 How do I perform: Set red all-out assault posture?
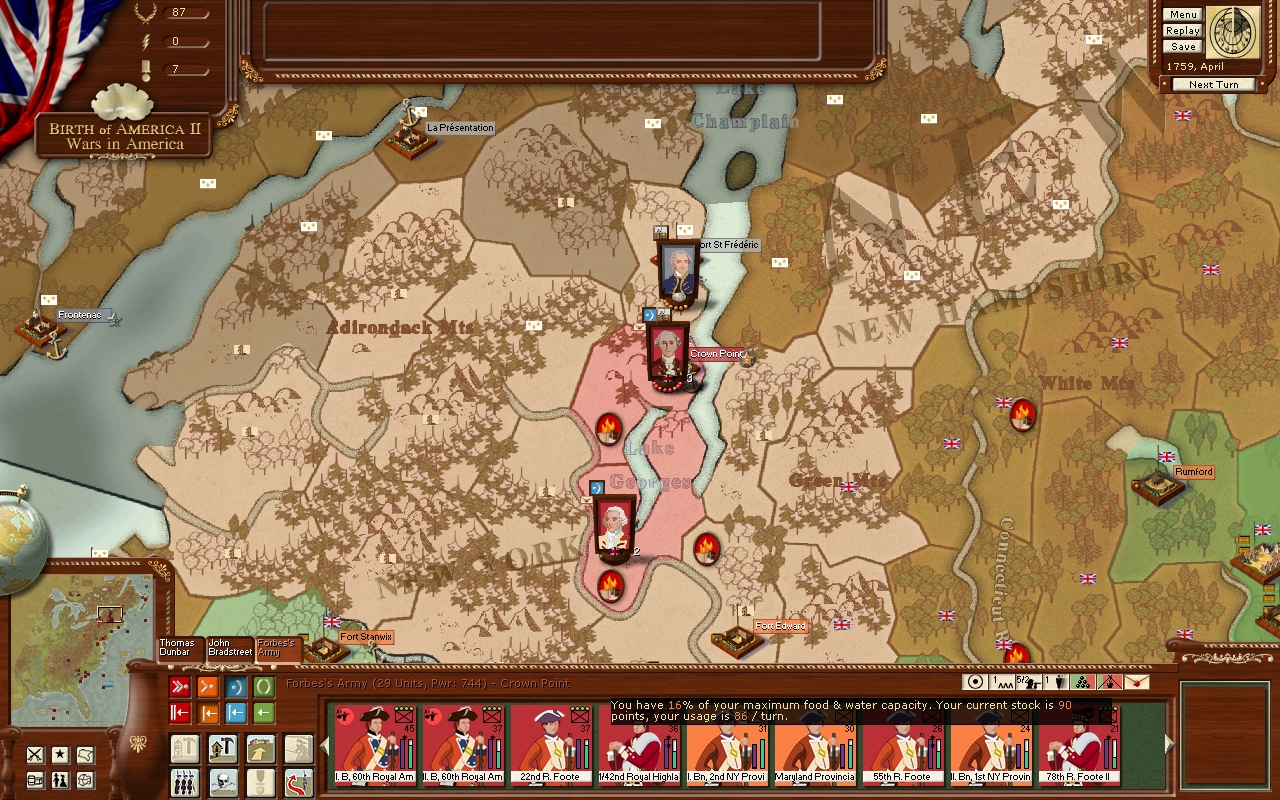pos(180,687)
